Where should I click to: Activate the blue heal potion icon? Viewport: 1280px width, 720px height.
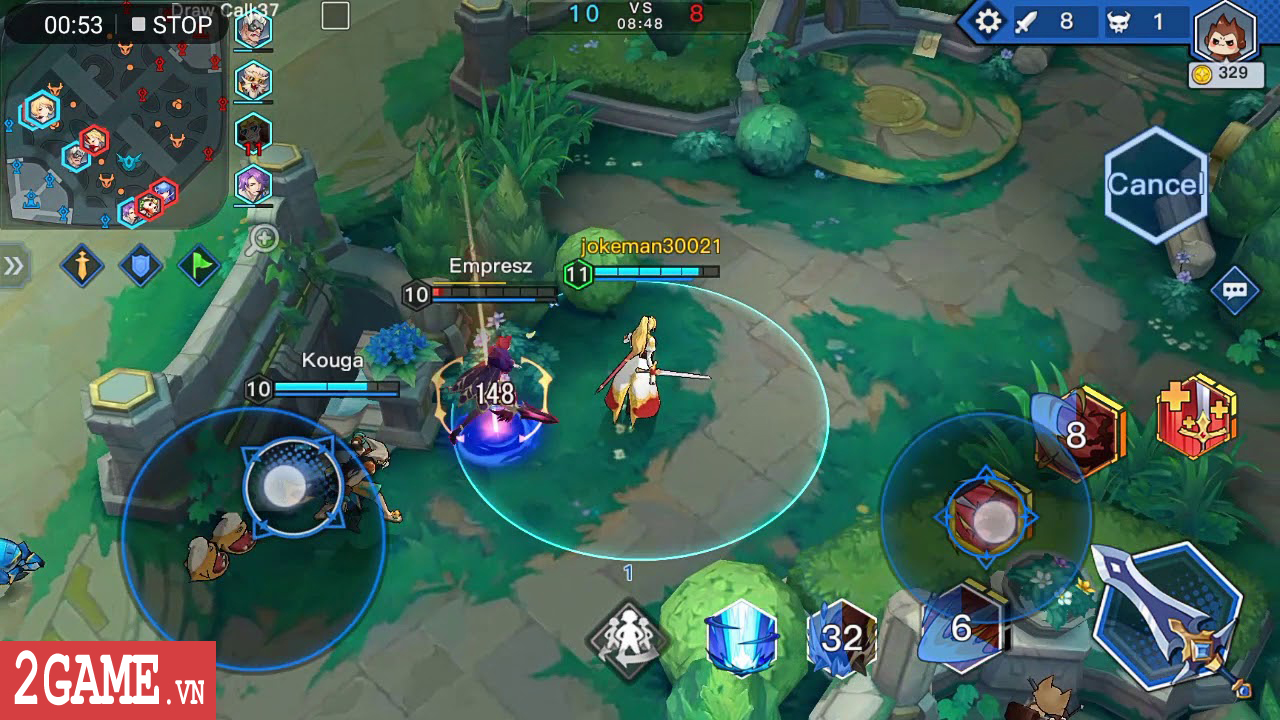click(740, 640)
